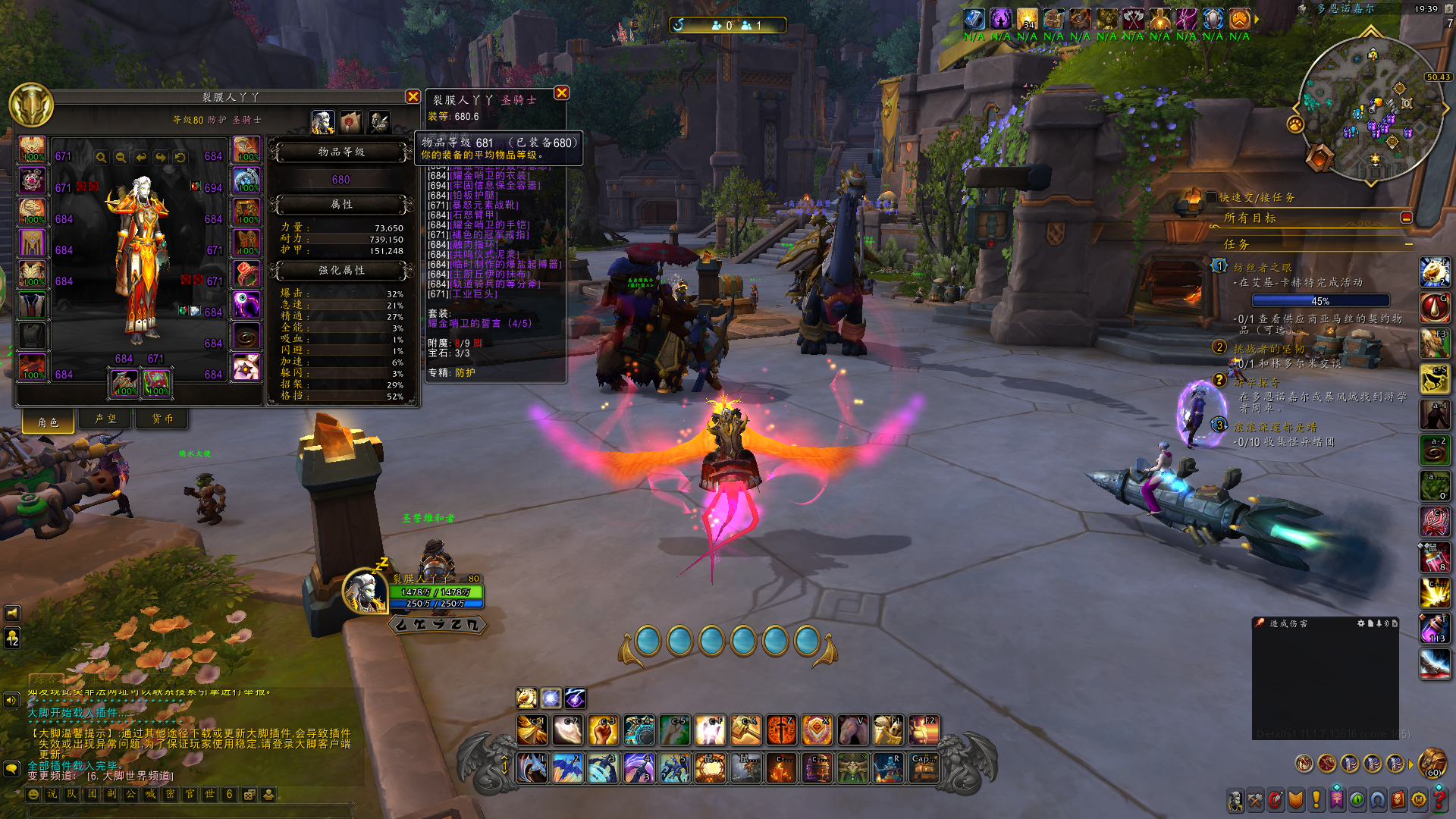Screen dimensions: 1456x819
Task: Toggle the 快速交/接任务 checkbox
Action: [1211, 197]
